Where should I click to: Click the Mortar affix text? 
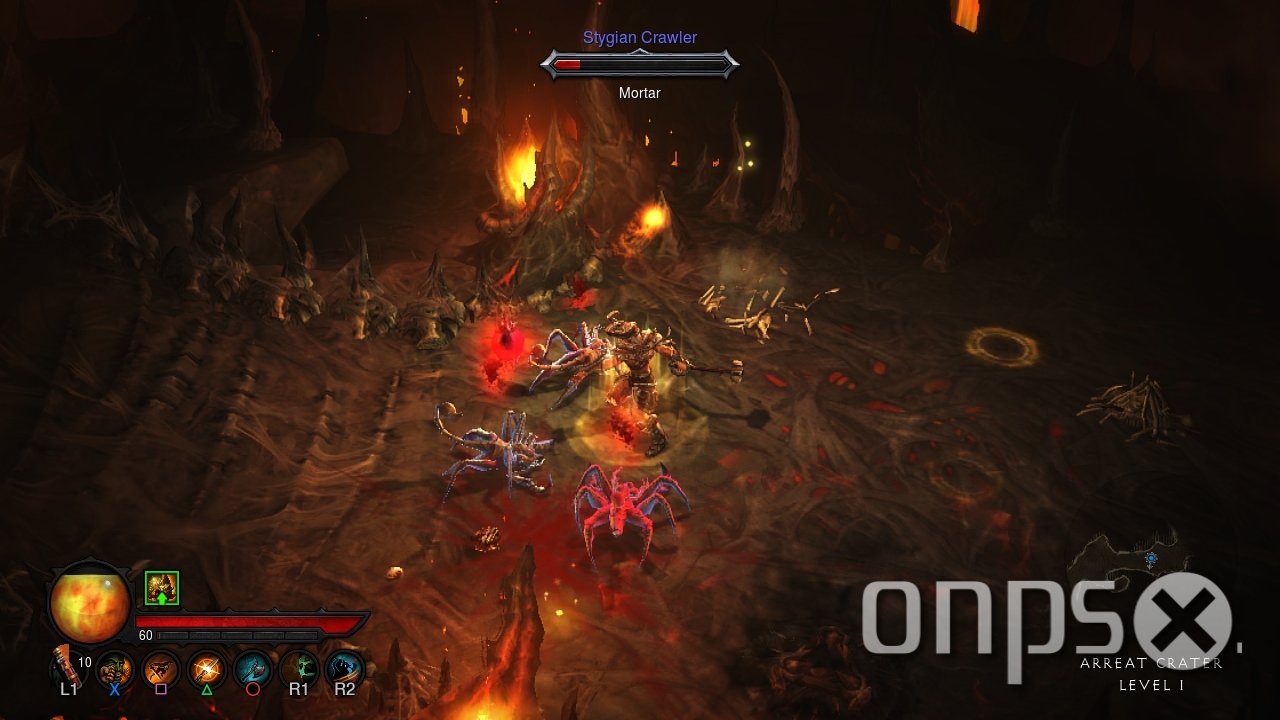point(640,92)
